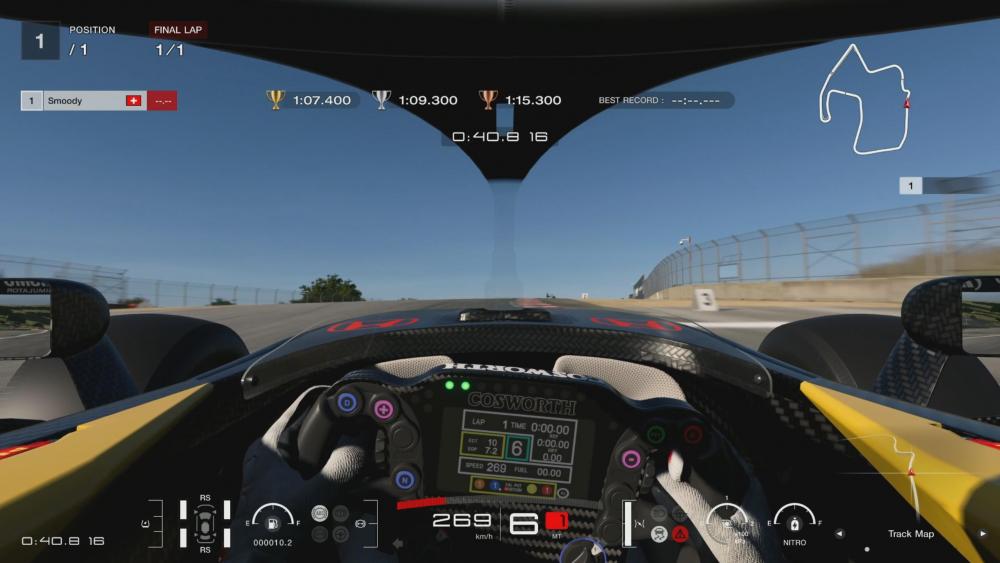Click the tire wear car diagram

(205, 523)
